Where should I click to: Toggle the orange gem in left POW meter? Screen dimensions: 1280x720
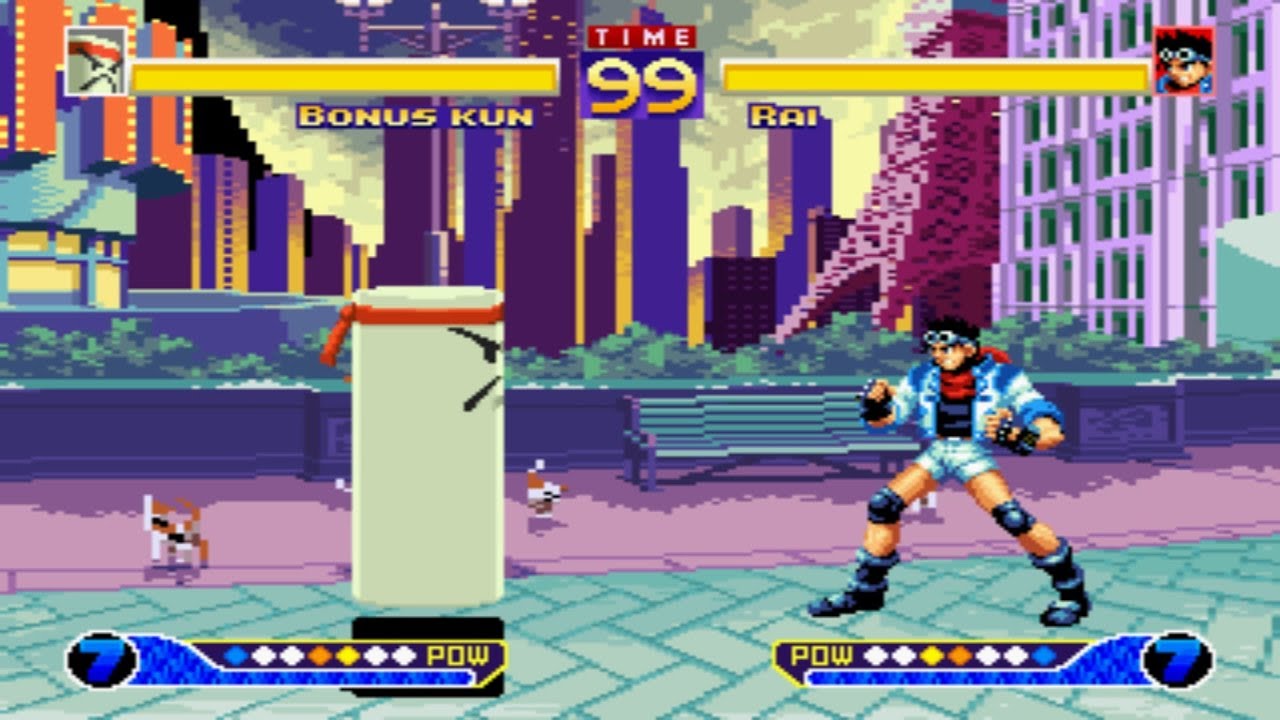(x=319, y=655)
